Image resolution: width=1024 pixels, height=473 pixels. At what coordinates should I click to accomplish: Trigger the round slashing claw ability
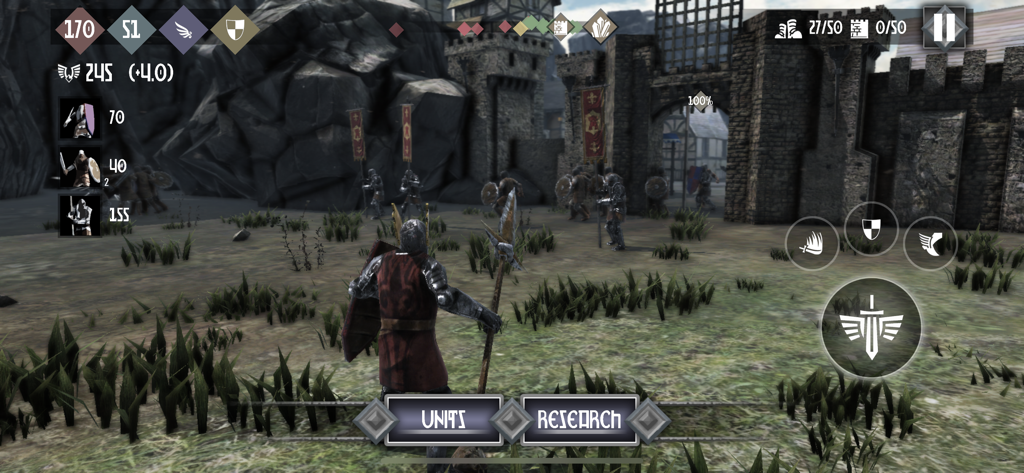(812, 243)
